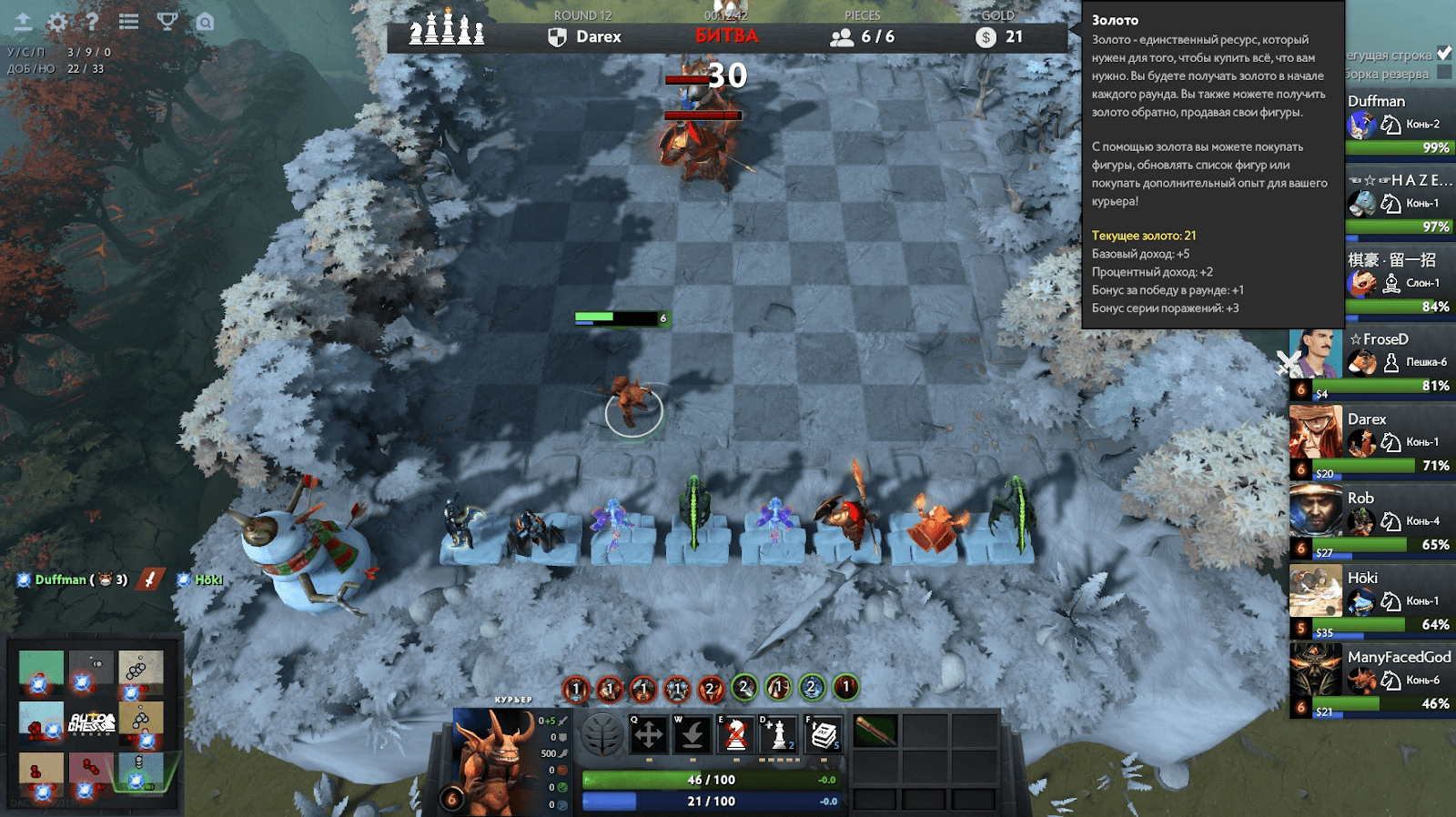The image size is (1456, 817).
Task: Open the trophy icon panel
Action: tap(167, 22)
